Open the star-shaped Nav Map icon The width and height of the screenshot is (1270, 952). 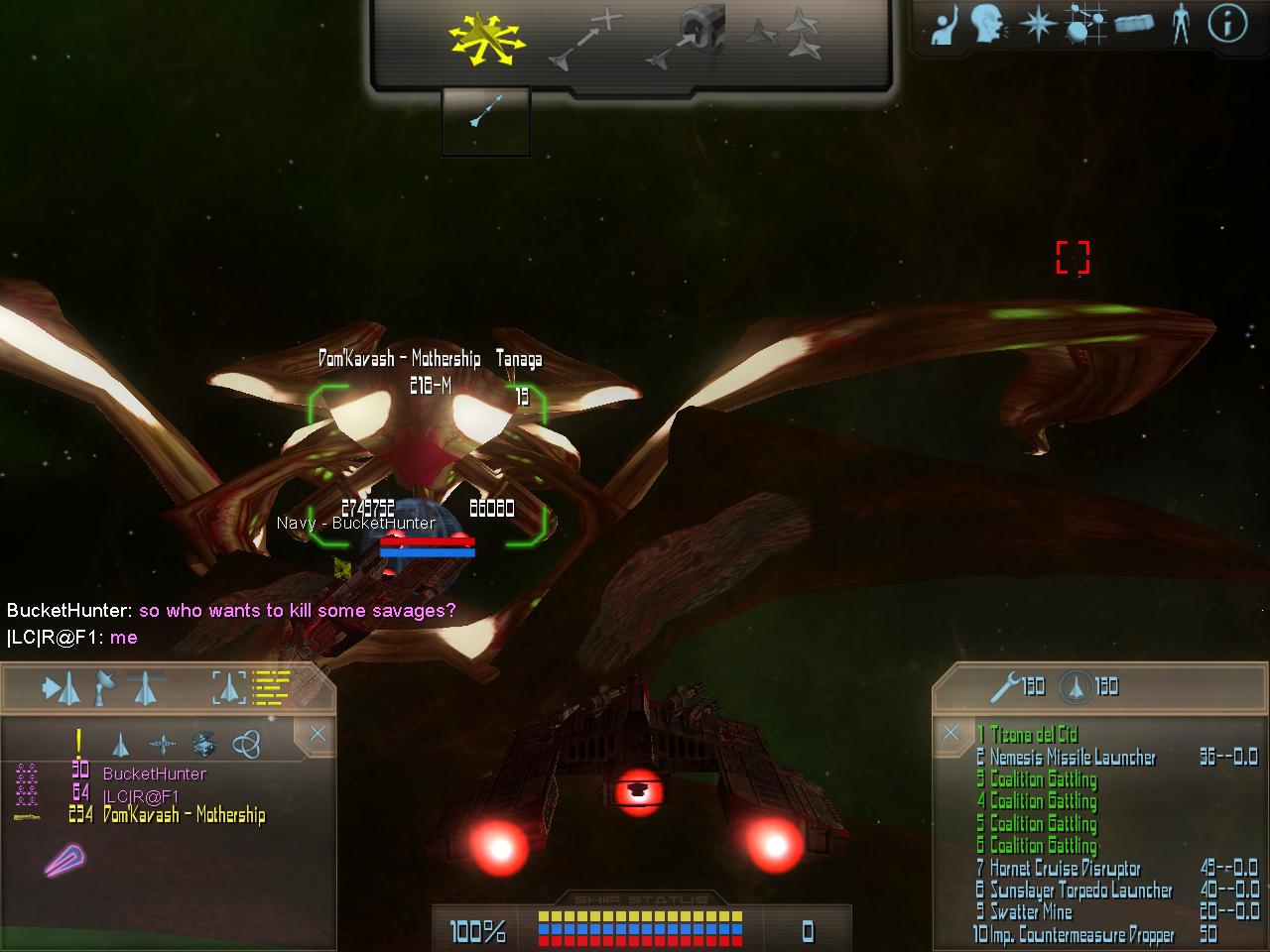pyautogui.click(x=1037, y=24)
